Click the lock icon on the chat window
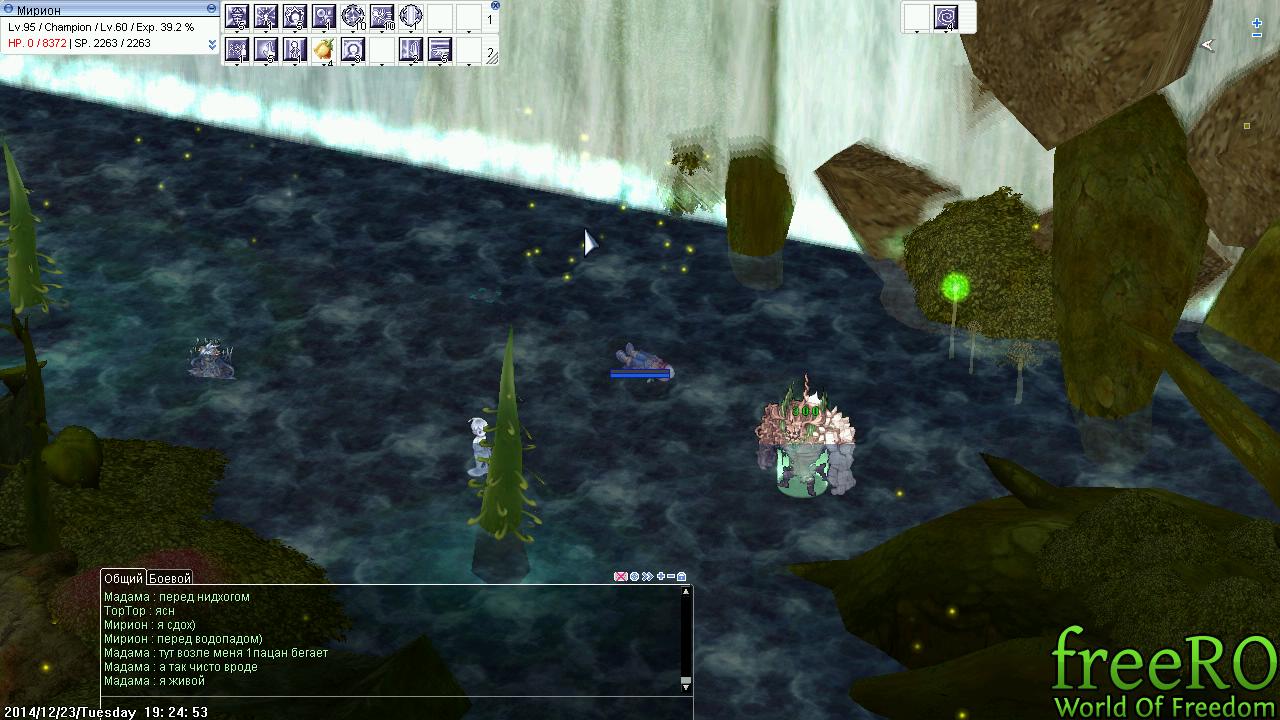The width and height of the screenshot is (1280, 720). pos(682,577)
